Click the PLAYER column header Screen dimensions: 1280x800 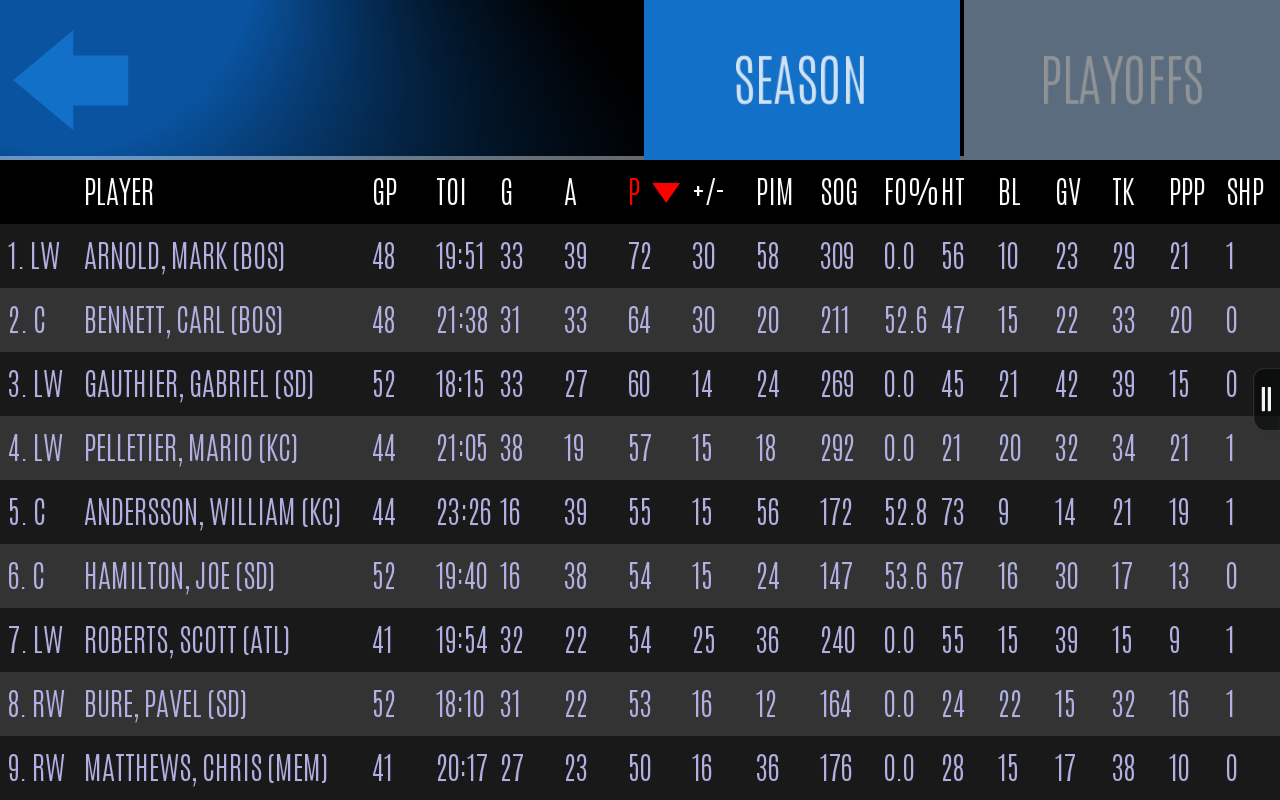(118, 192)
